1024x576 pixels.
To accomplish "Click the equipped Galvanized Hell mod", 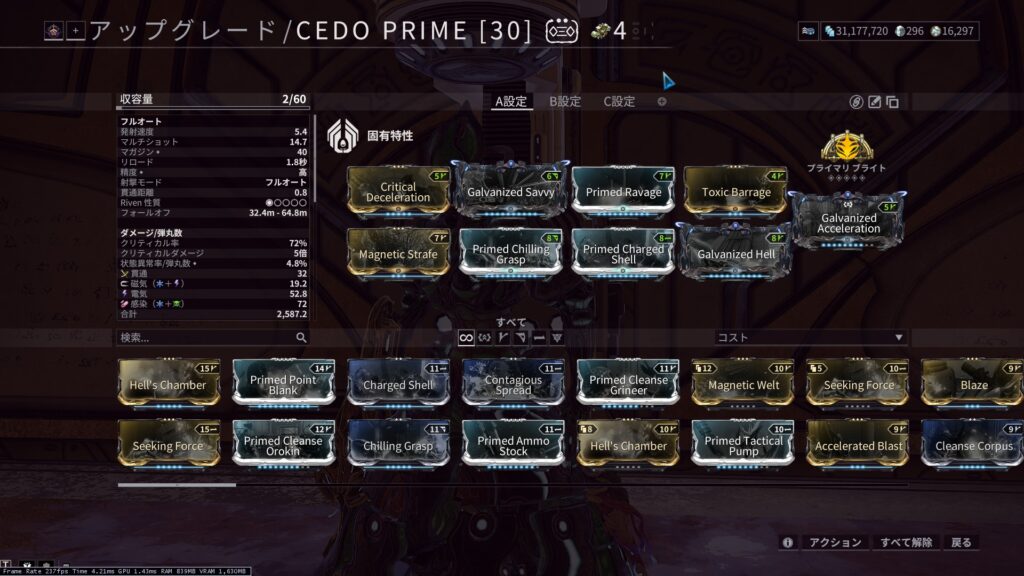I will point(736,254).
